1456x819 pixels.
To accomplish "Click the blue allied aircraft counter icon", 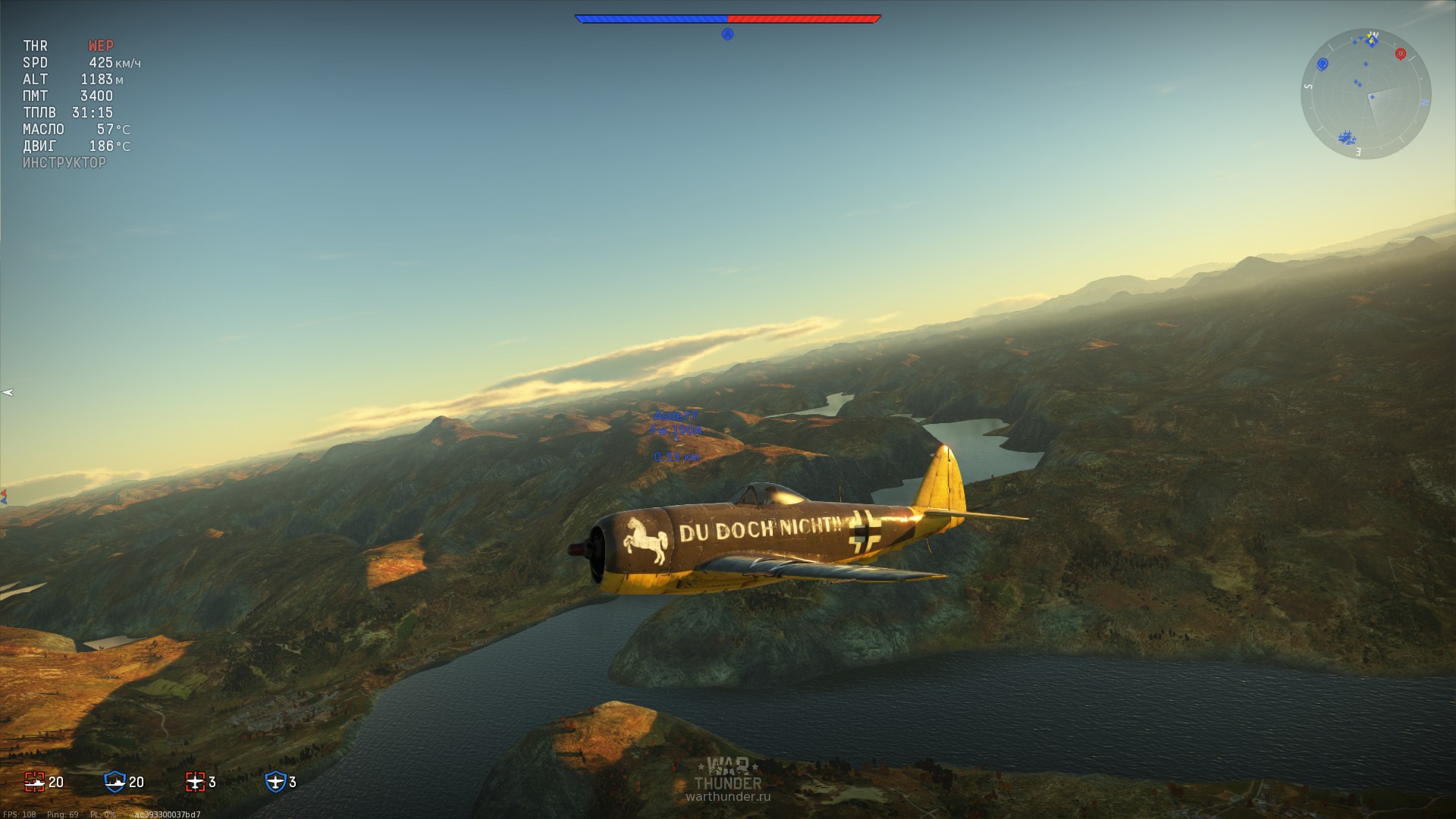I will [275, 782].
